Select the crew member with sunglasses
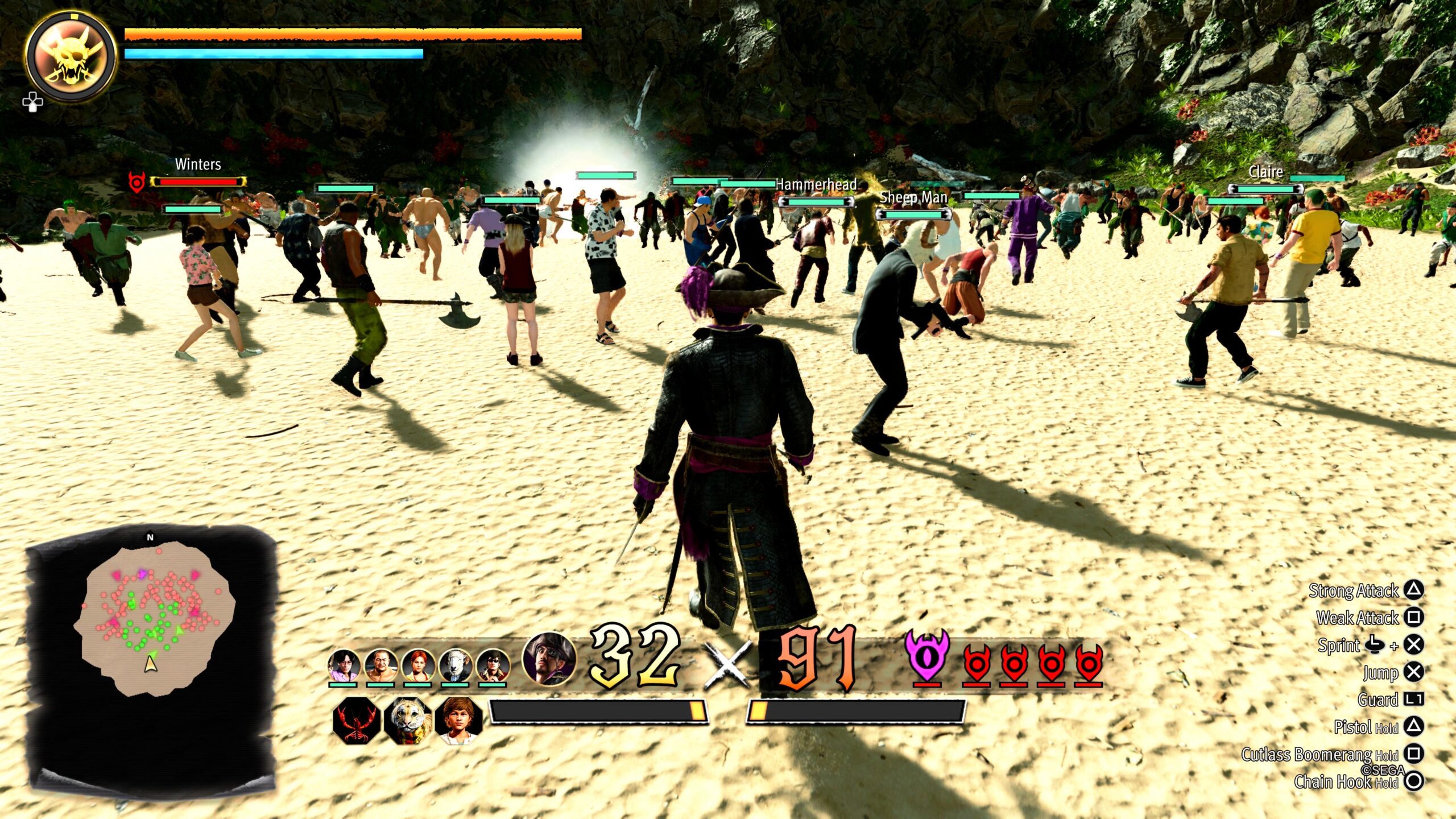The height and width of the screenshot is (819, 1456). tap(493, 665)
